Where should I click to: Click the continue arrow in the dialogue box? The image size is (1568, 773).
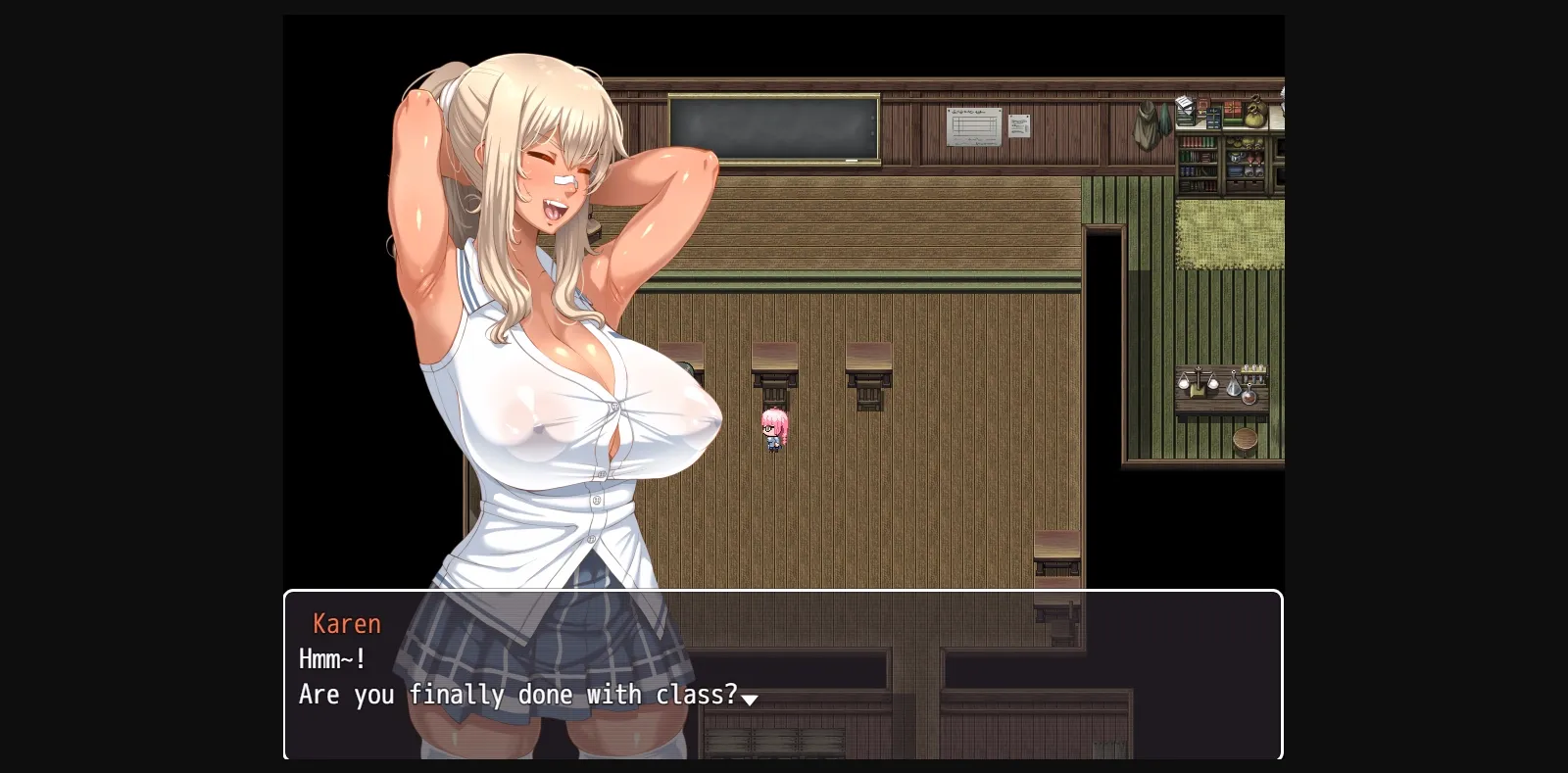pos(751,699)
